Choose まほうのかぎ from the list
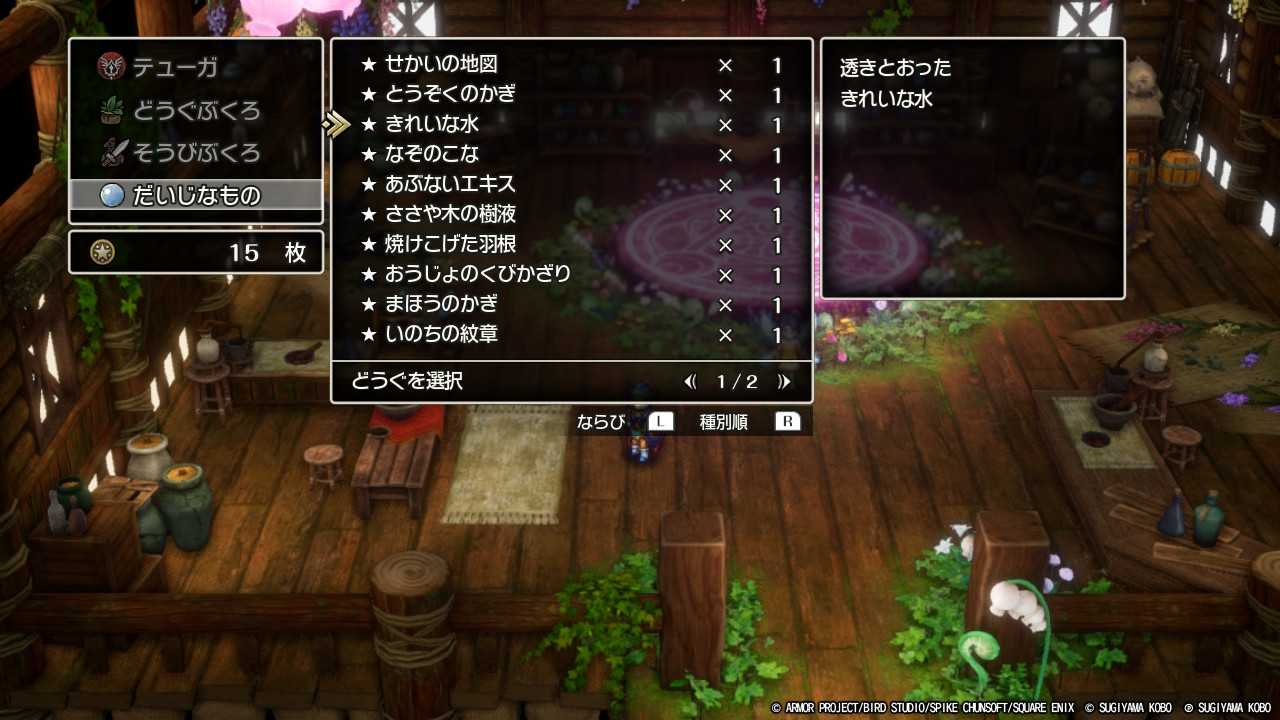The width and height of the screenshot is (1280, 720). point(440,305)
